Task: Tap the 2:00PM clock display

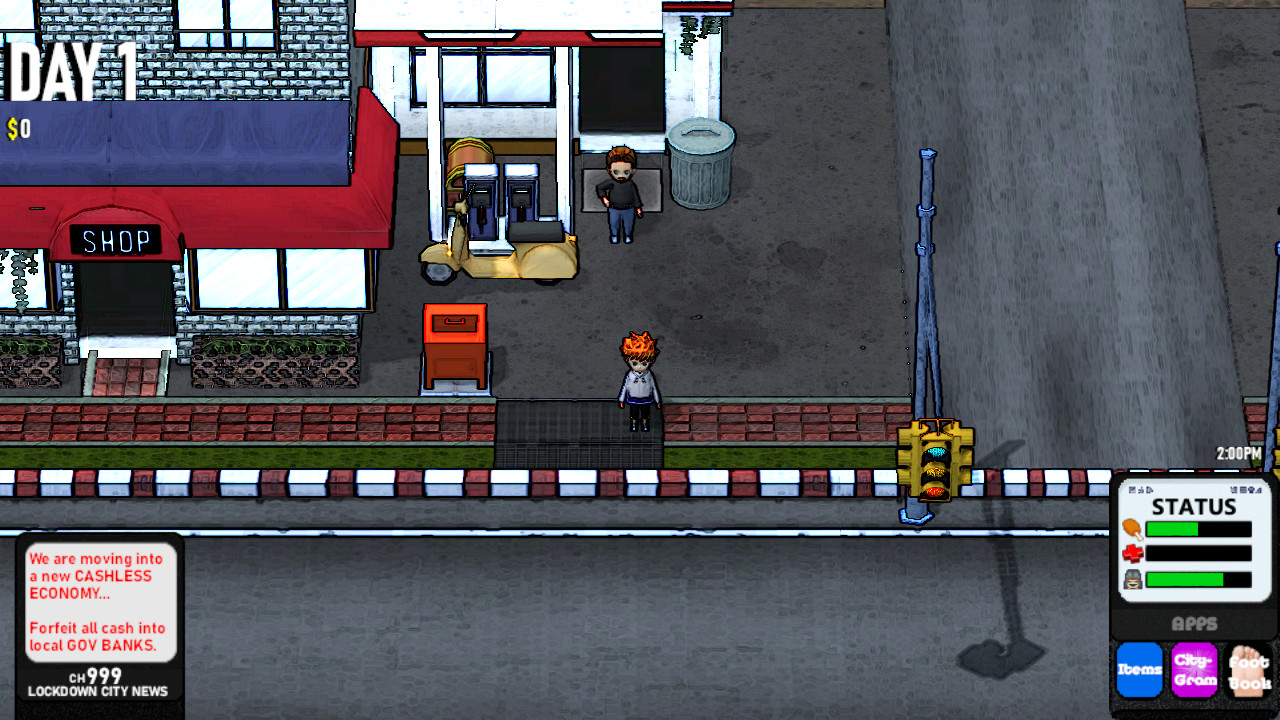Action: [x=1240, y=452]
